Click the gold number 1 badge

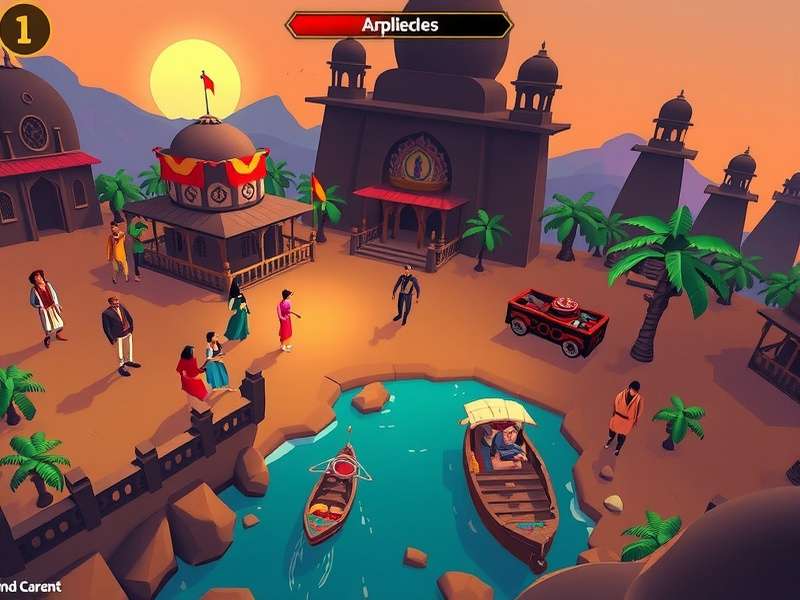[x=24, y=31]
